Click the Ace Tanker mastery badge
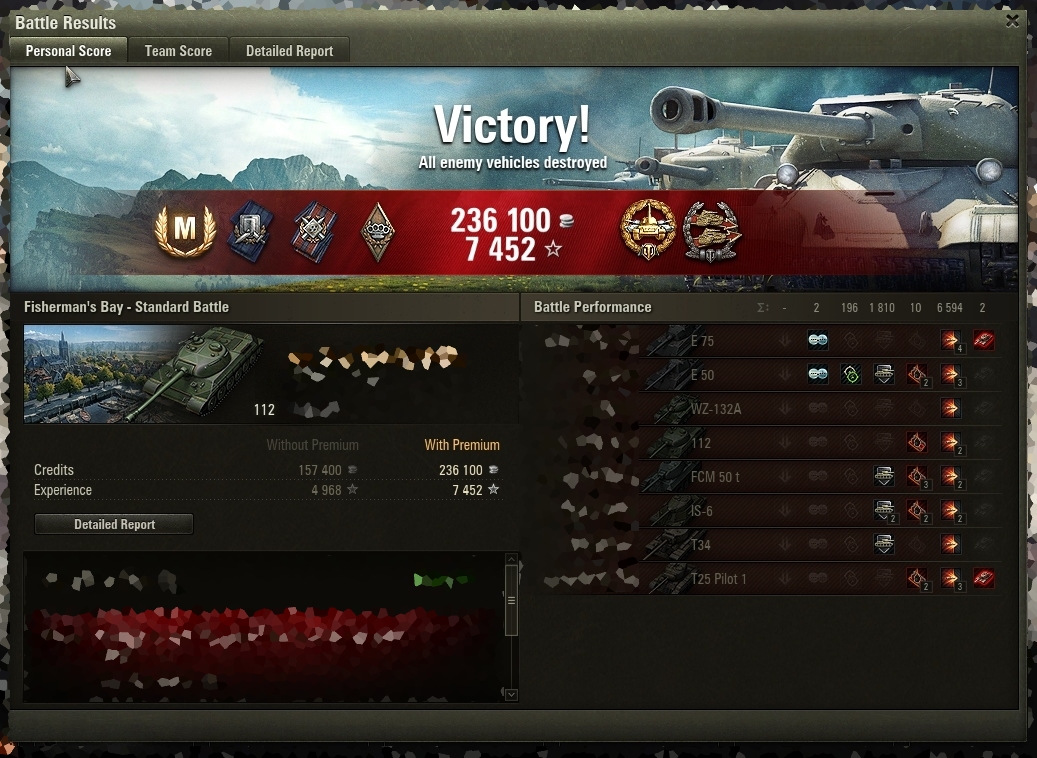1037x758 pixels. point(185,231)
